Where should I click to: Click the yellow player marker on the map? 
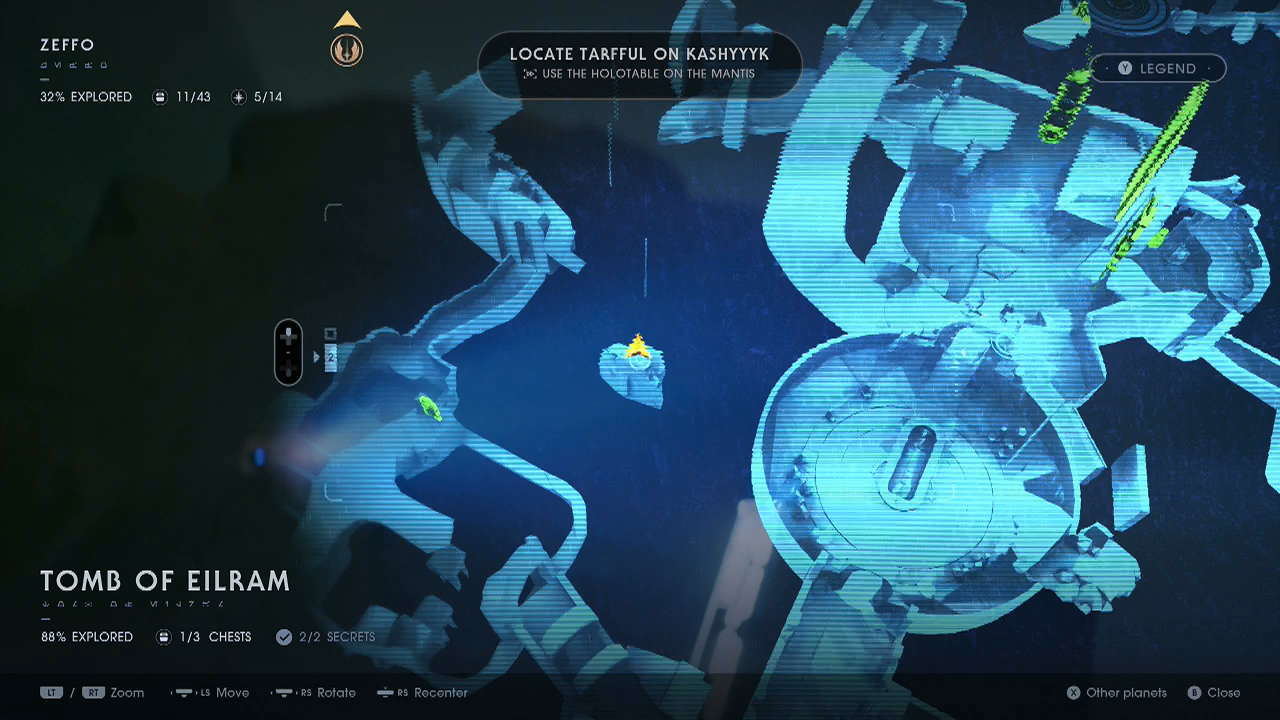[636, 347]
